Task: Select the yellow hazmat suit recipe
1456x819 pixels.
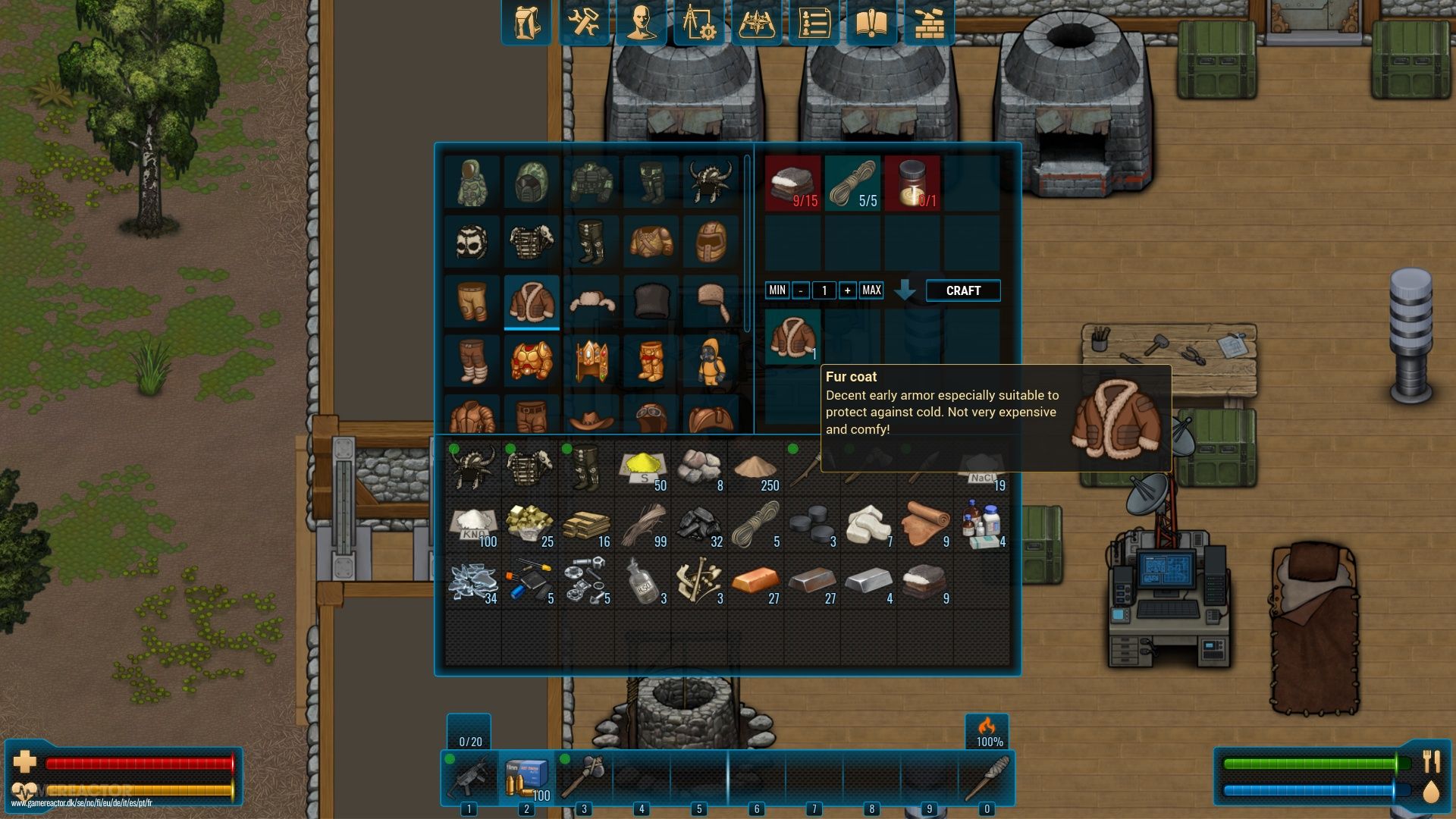Action: (x=711, y=361)
